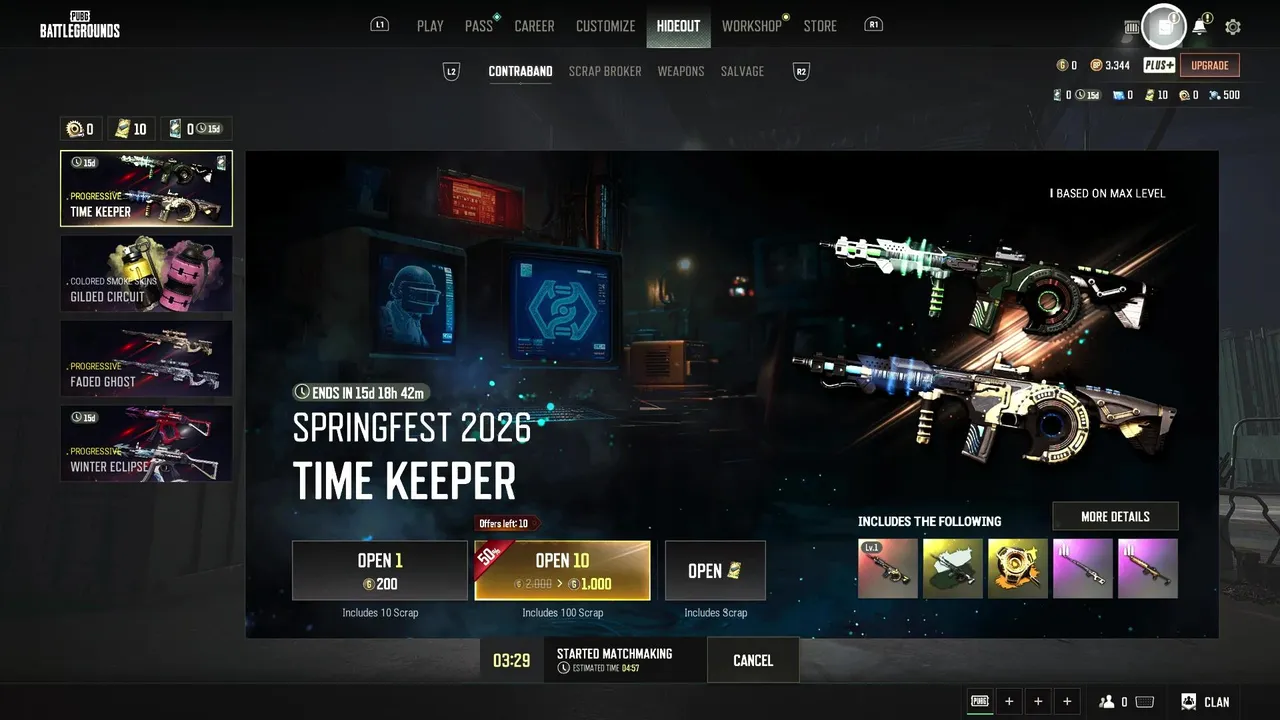Open the CLAN panel
This screenshot has height=720, width=1280.
[x=1206, y=702]
